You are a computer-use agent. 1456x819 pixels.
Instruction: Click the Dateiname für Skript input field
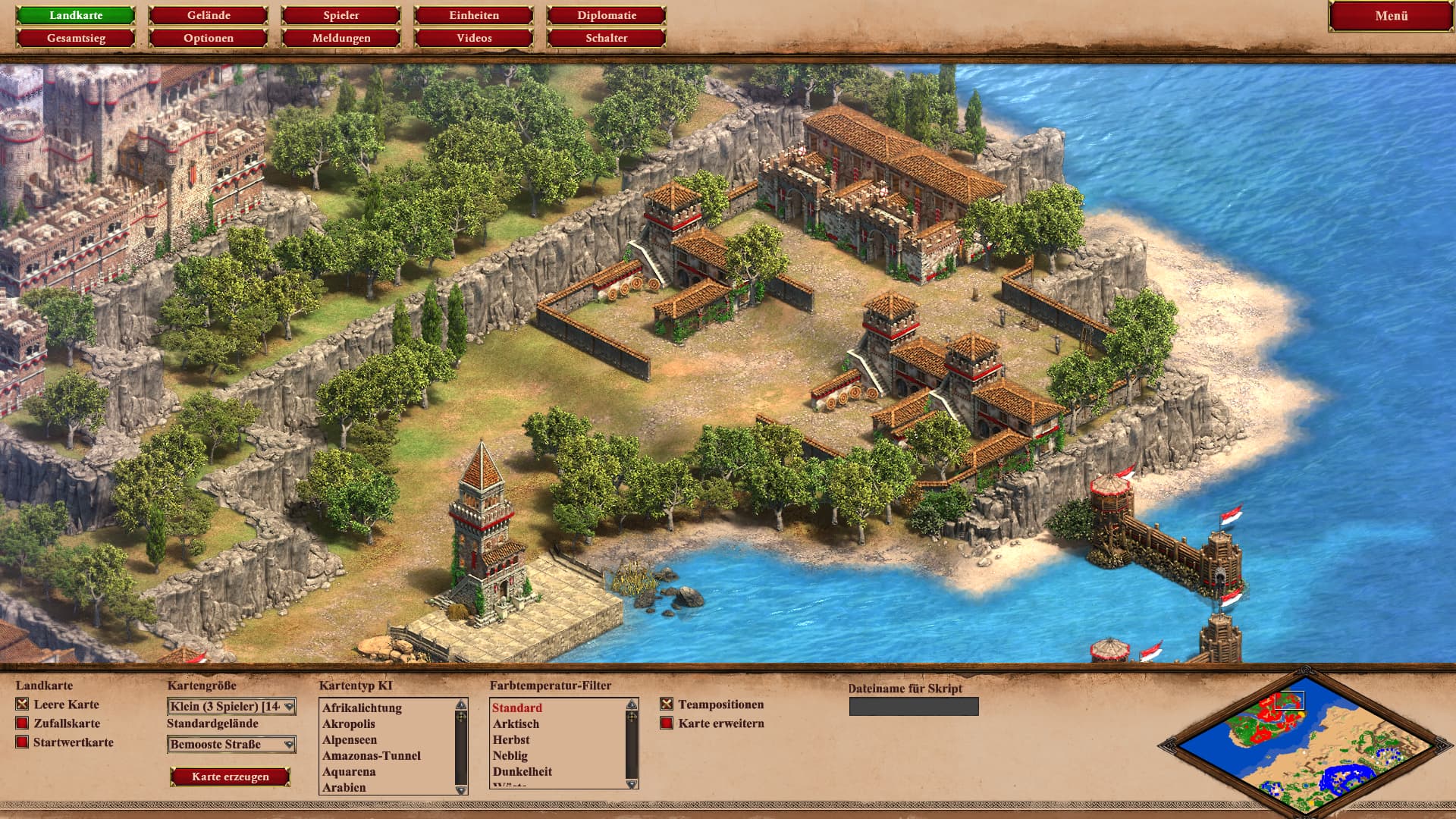(914, 707)
